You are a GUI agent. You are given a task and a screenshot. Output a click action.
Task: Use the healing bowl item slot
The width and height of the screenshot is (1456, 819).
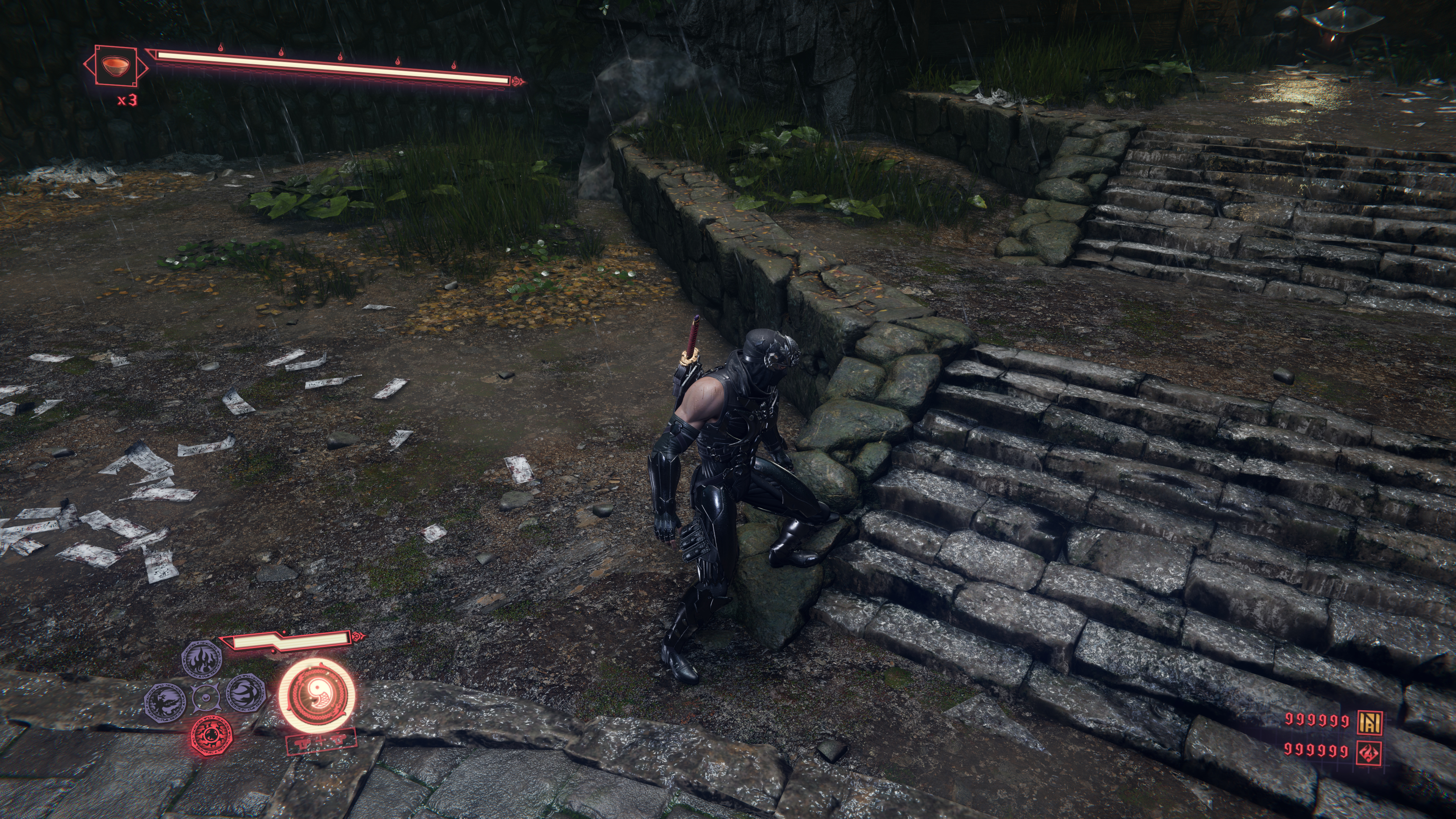pyautogui.click(x=116, y=66)
